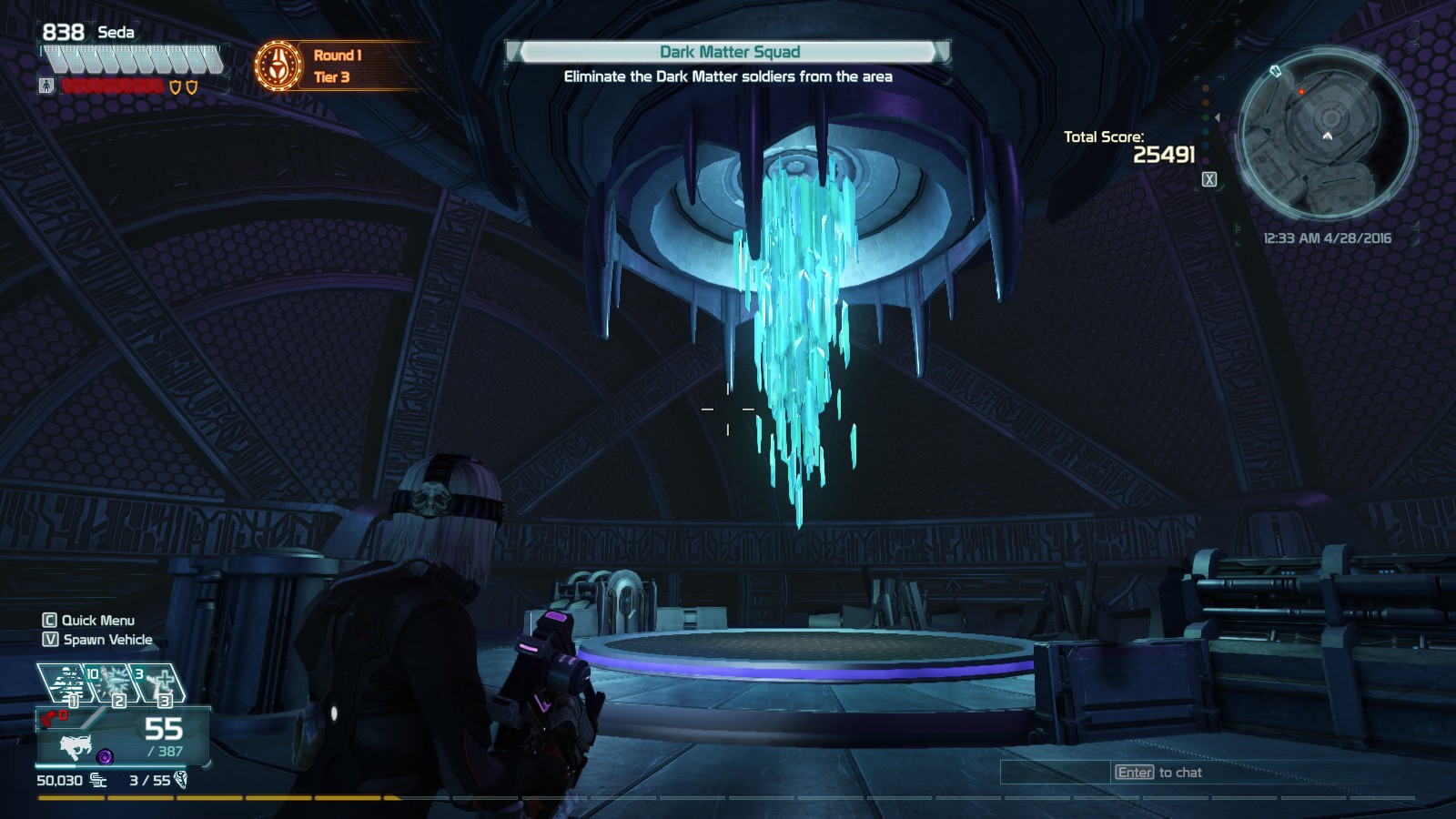This screenshot has height=819, width=1456.
Task: Use the stim heal item in slot 3
Action: 162,683
